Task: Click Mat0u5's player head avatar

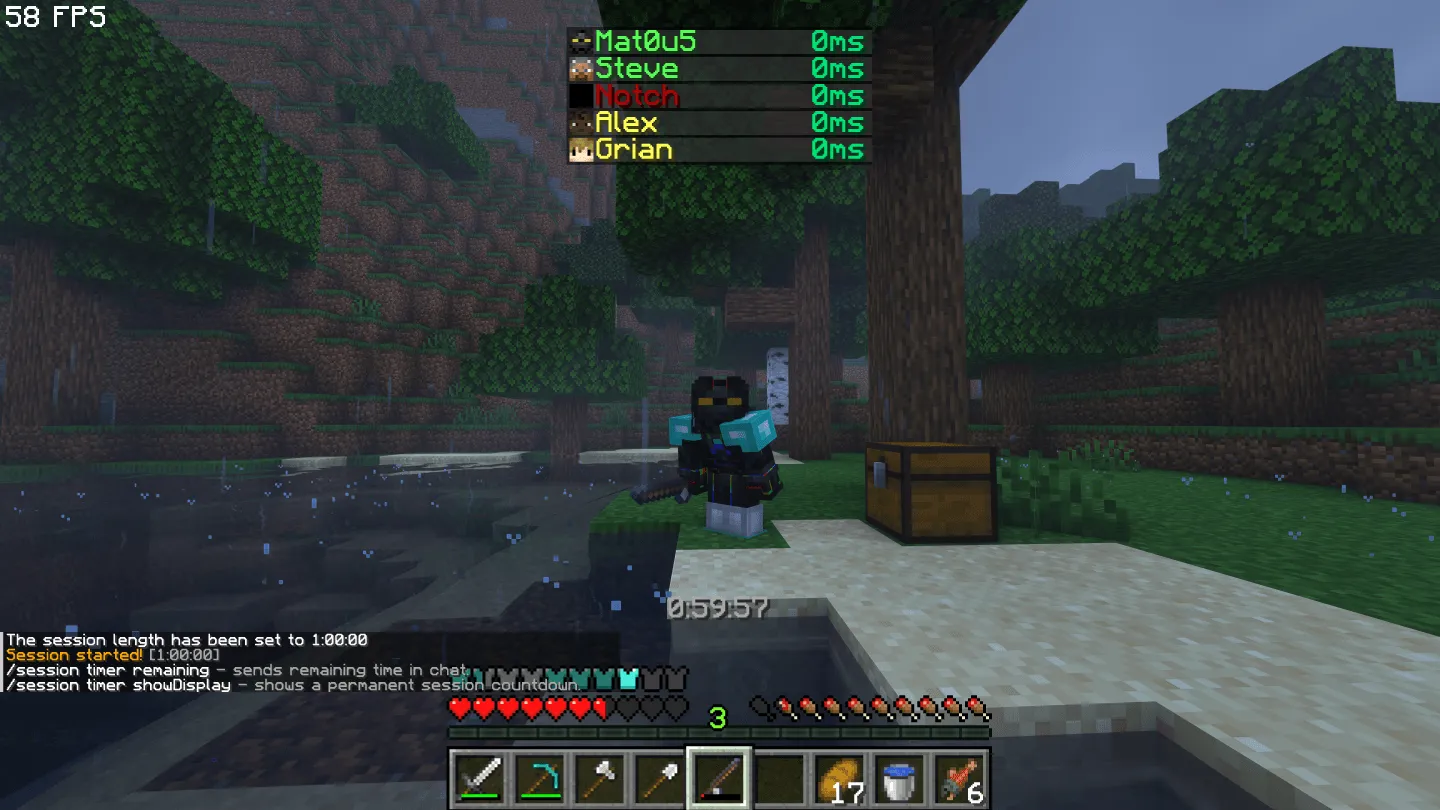Action: pos(580,42)
